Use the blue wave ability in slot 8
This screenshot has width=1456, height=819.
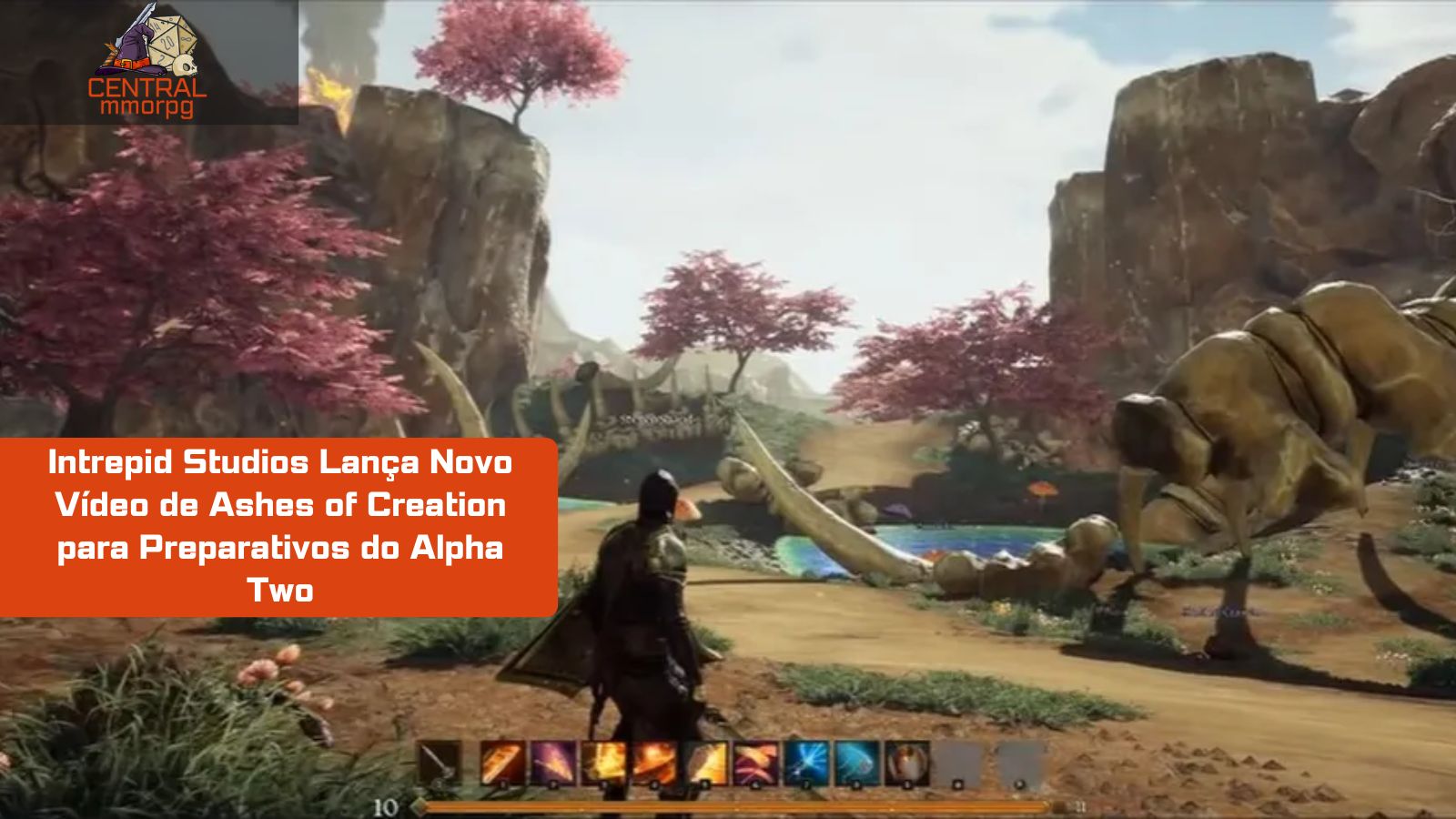(854, 763)
